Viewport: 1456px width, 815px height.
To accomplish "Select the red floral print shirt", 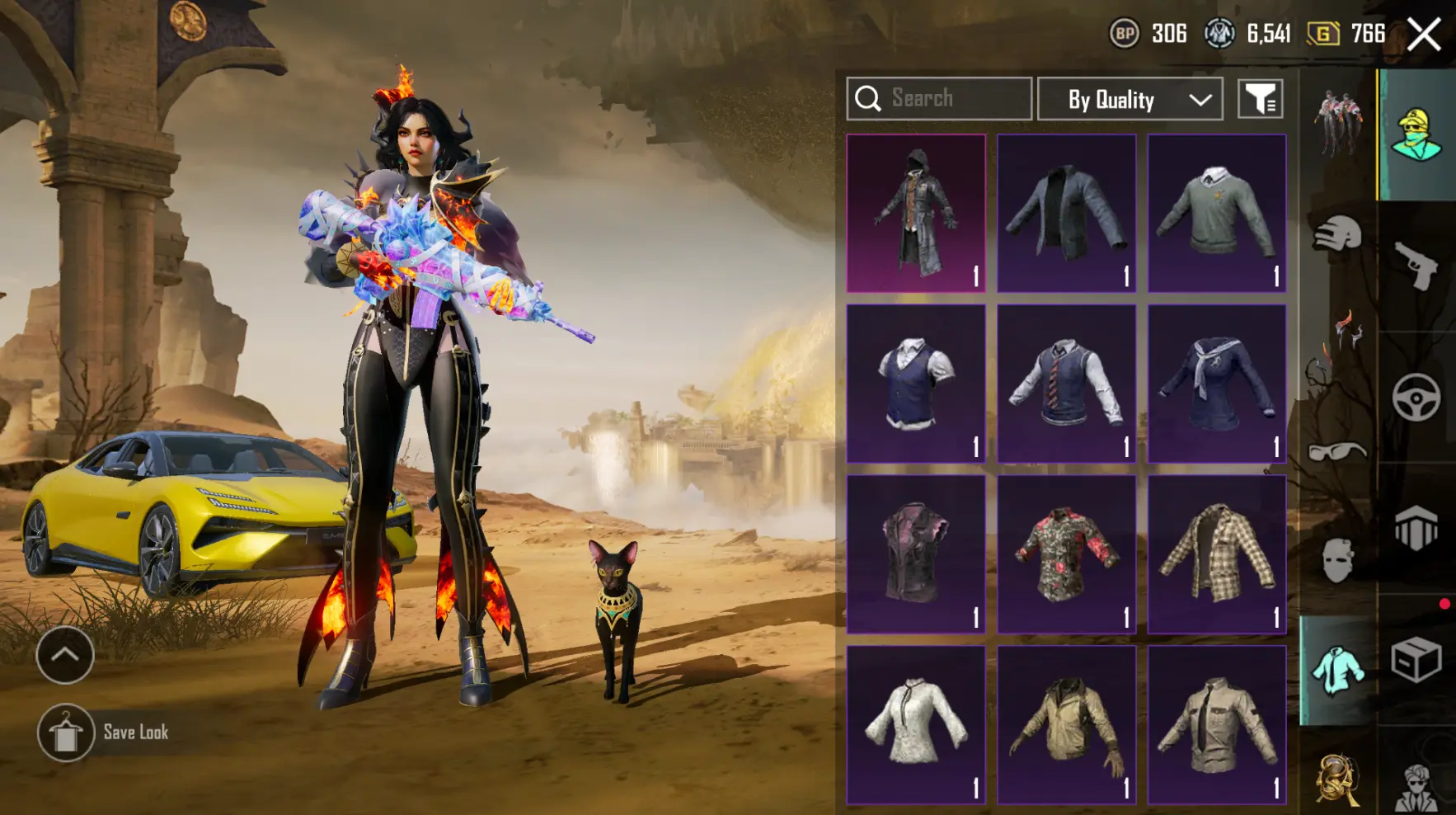I will [1066, 554].
